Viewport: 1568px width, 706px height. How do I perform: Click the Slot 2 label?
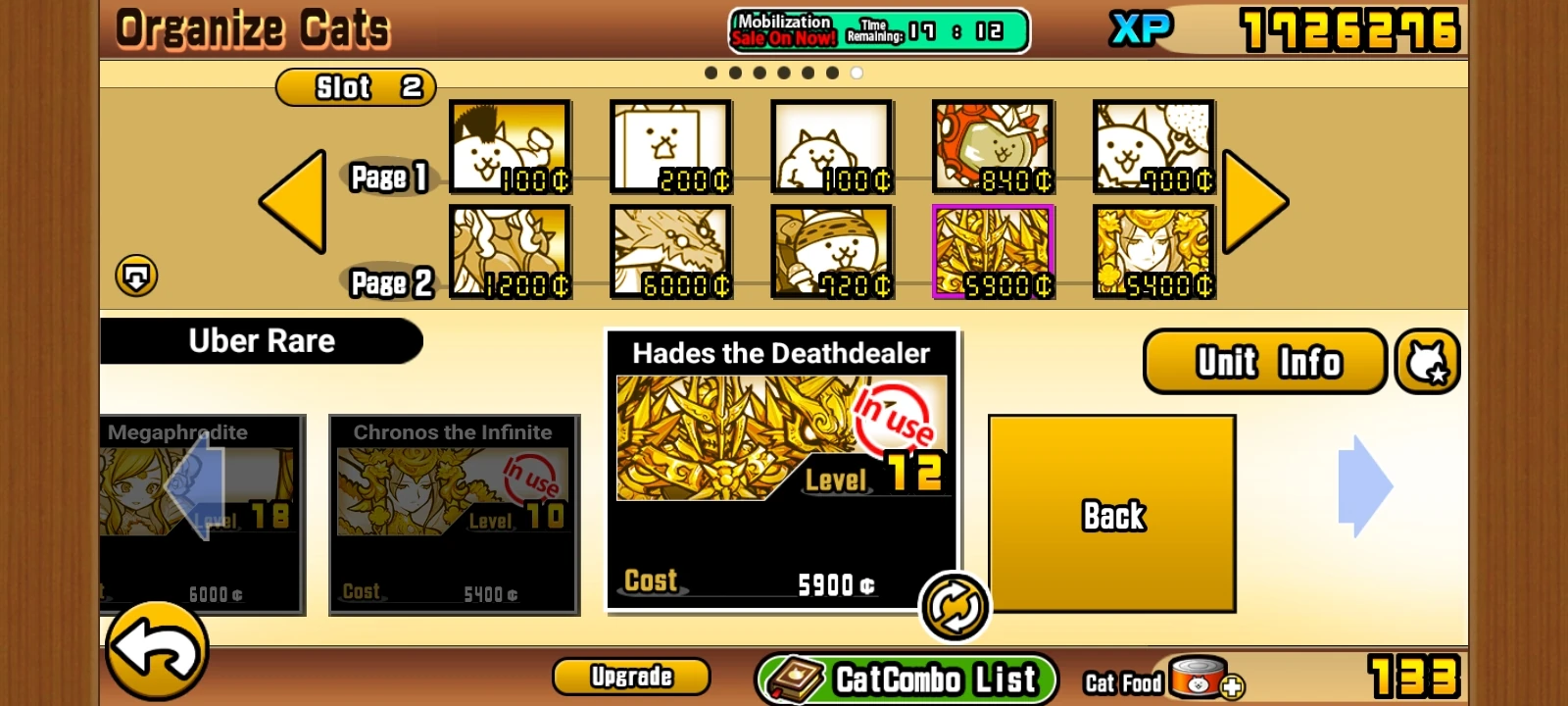[x=355, y=87]
